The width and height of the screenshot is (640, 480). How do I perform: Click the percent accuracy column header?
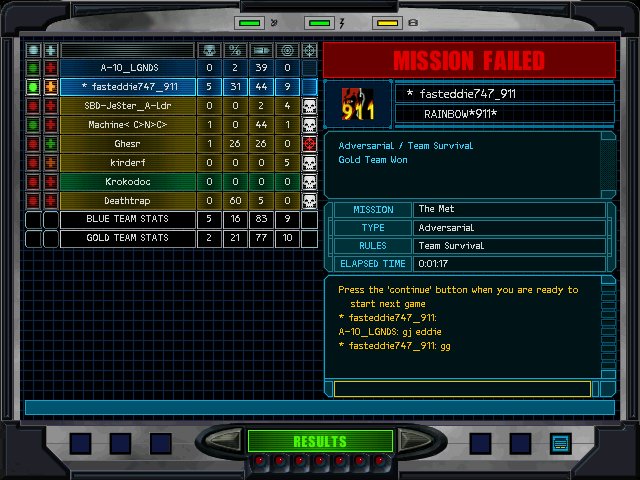point(235,50)
